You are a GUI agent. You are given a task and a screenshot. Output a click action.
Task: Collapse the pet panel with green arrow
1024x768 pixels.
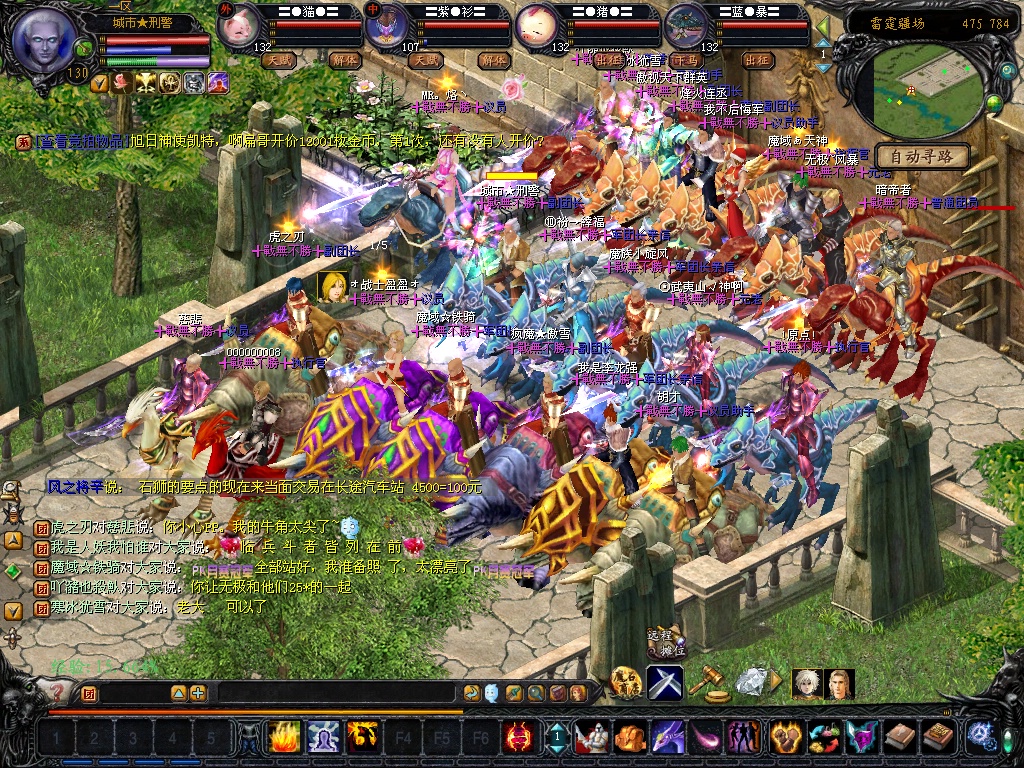click(823, 25)
